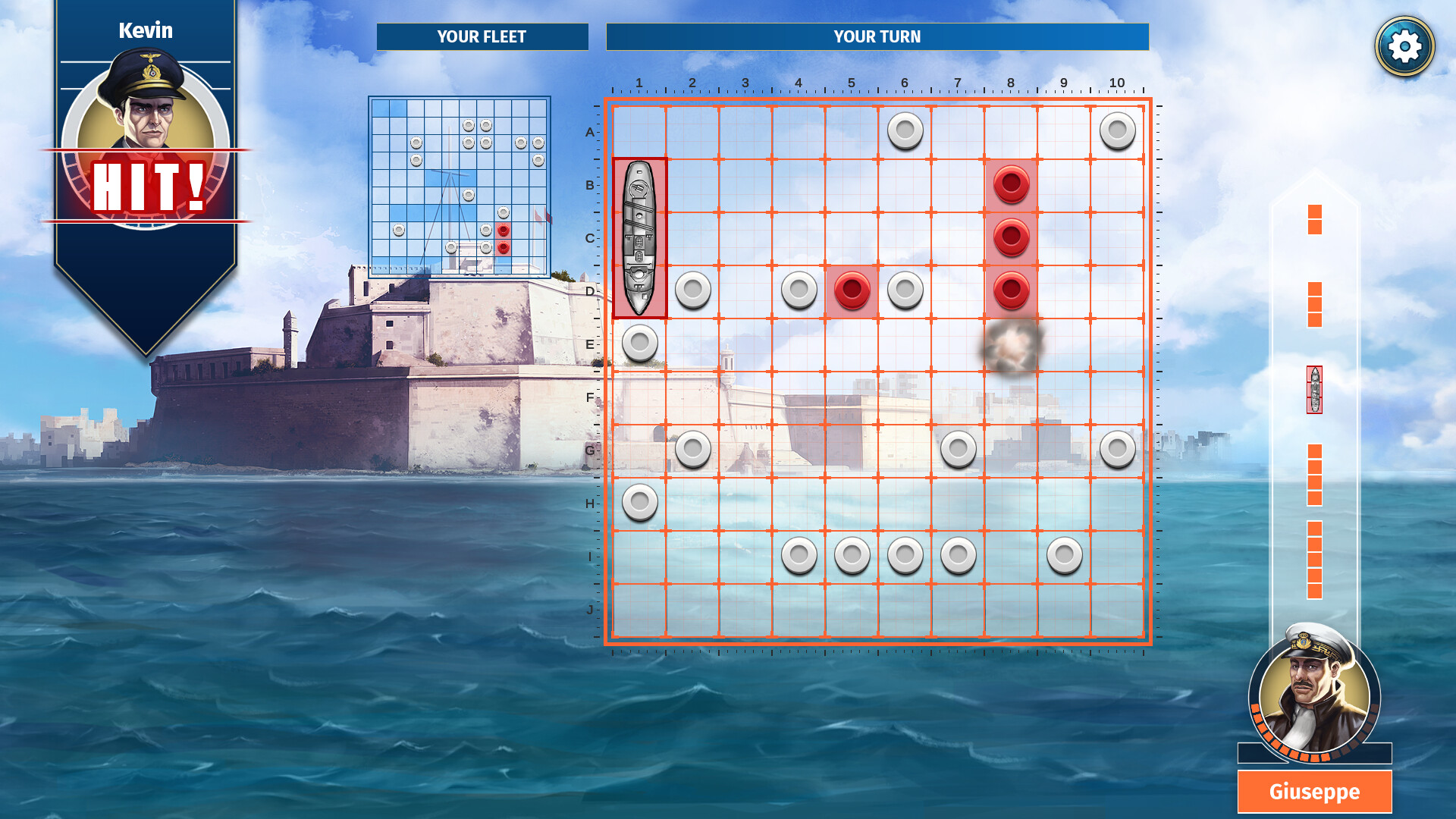Viewport: 1456px width, 819px height.
Task: Select the small ship icon on the right sidebar
Action: click(1313, 388)
